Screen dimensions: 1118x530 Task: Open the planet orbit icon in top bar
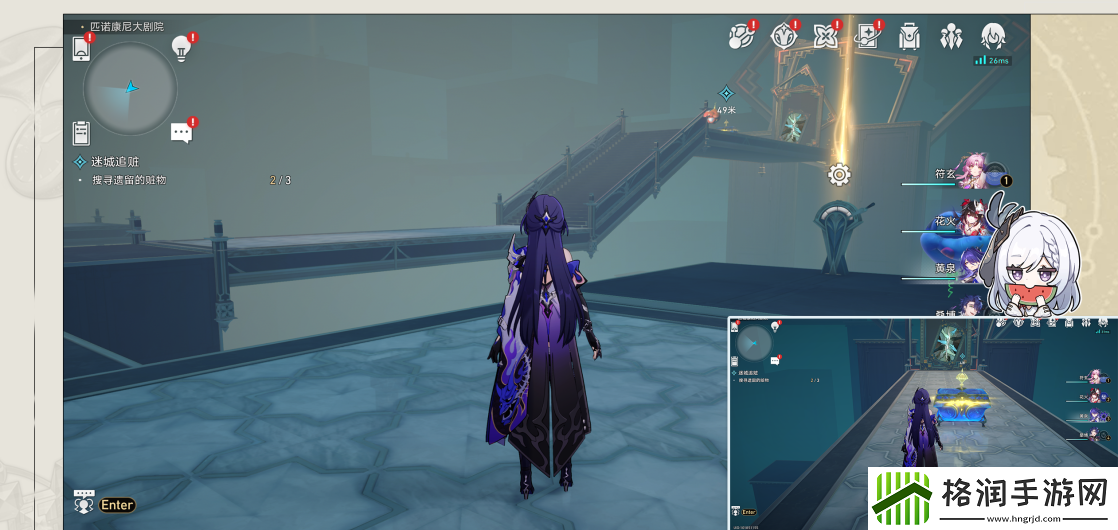740,37
